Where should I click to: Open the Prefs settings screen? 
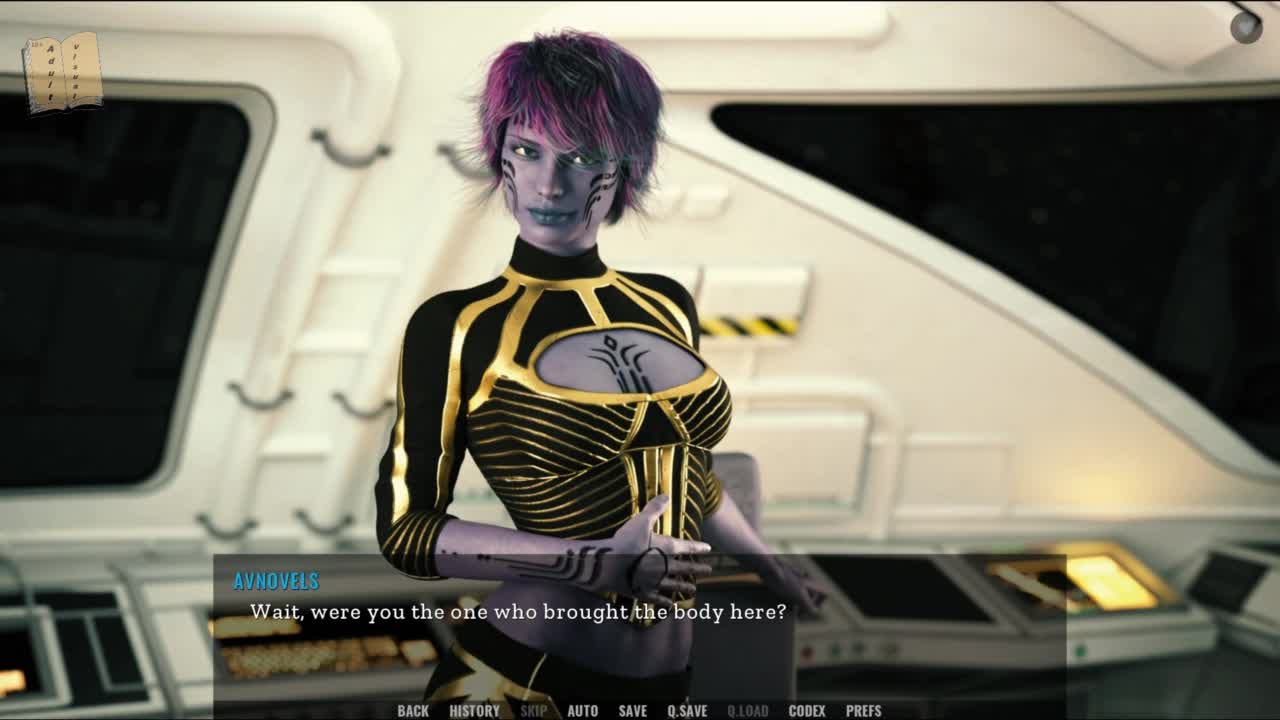(x=863, y=711)
